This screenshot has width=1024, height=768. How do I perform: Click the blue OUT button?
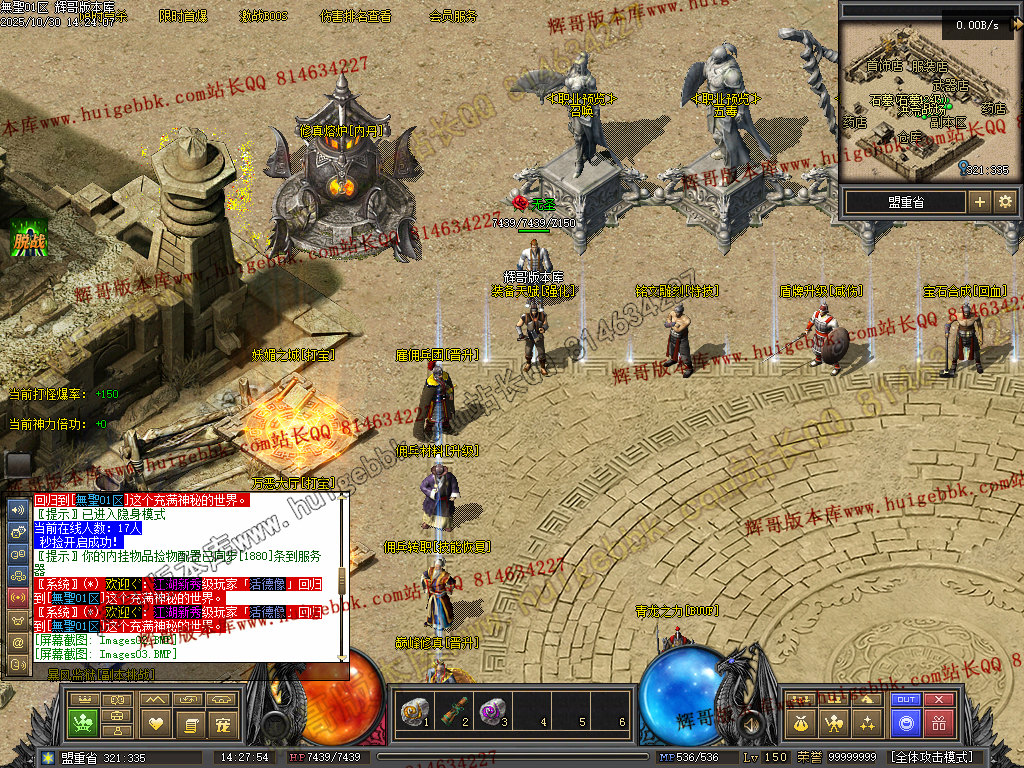point(906,699)
